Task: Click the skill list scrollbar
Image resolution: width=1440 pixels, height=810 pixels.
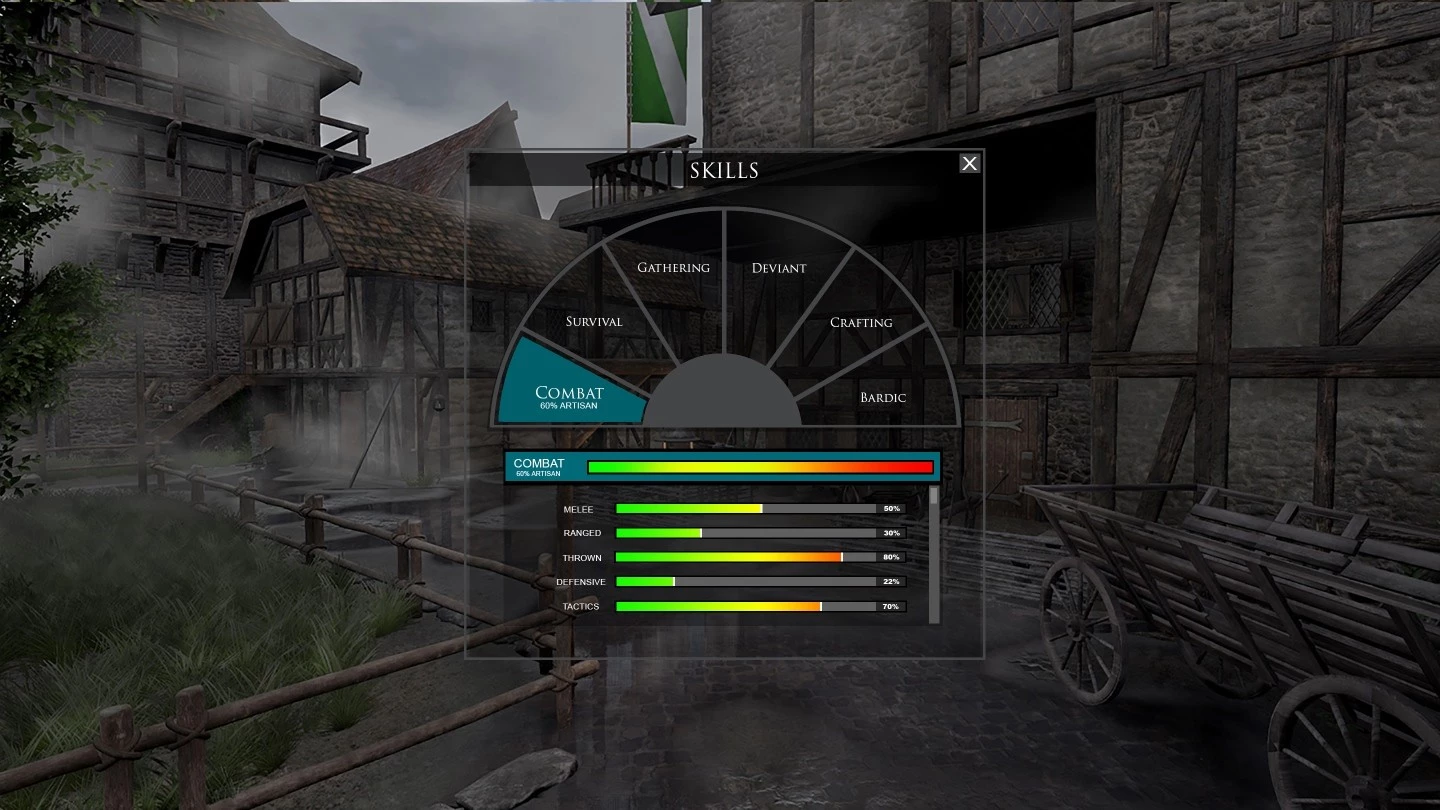Action: (x=934, y=555)
